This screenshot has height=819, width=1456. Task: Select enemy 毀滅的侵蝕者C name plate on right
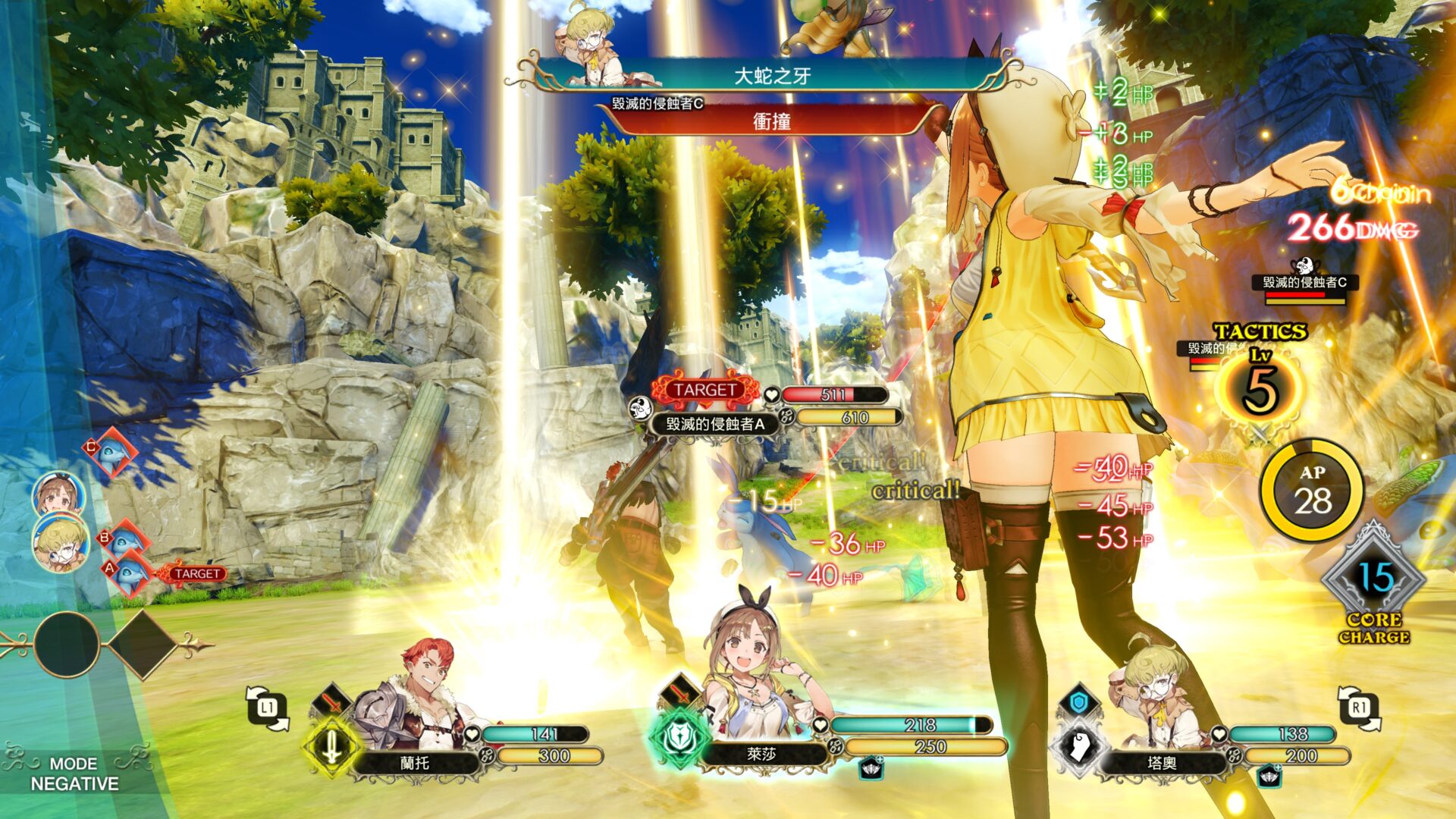pos(1304,283)
